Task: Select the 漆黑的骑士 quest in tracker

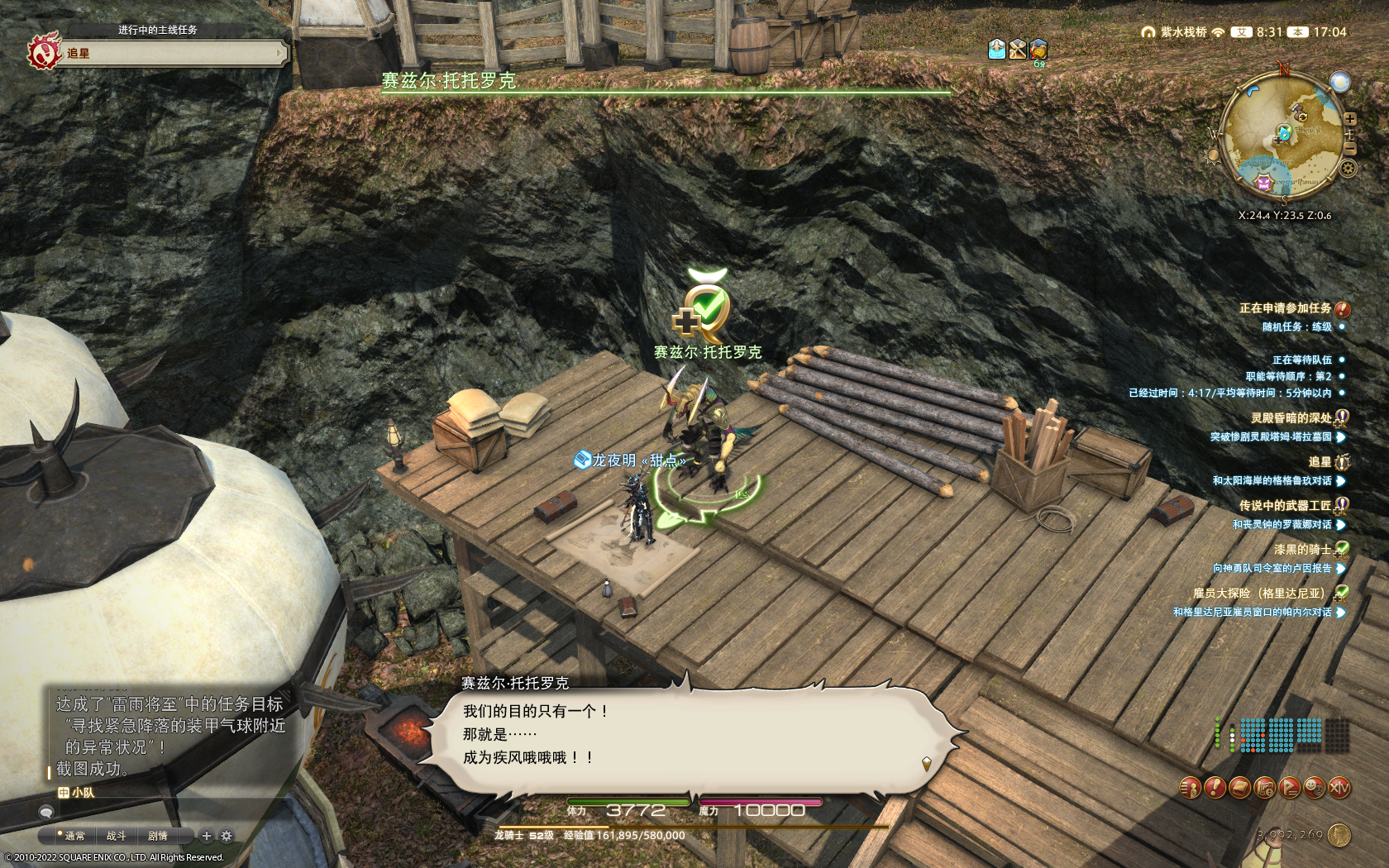Action: [1302, 549]
